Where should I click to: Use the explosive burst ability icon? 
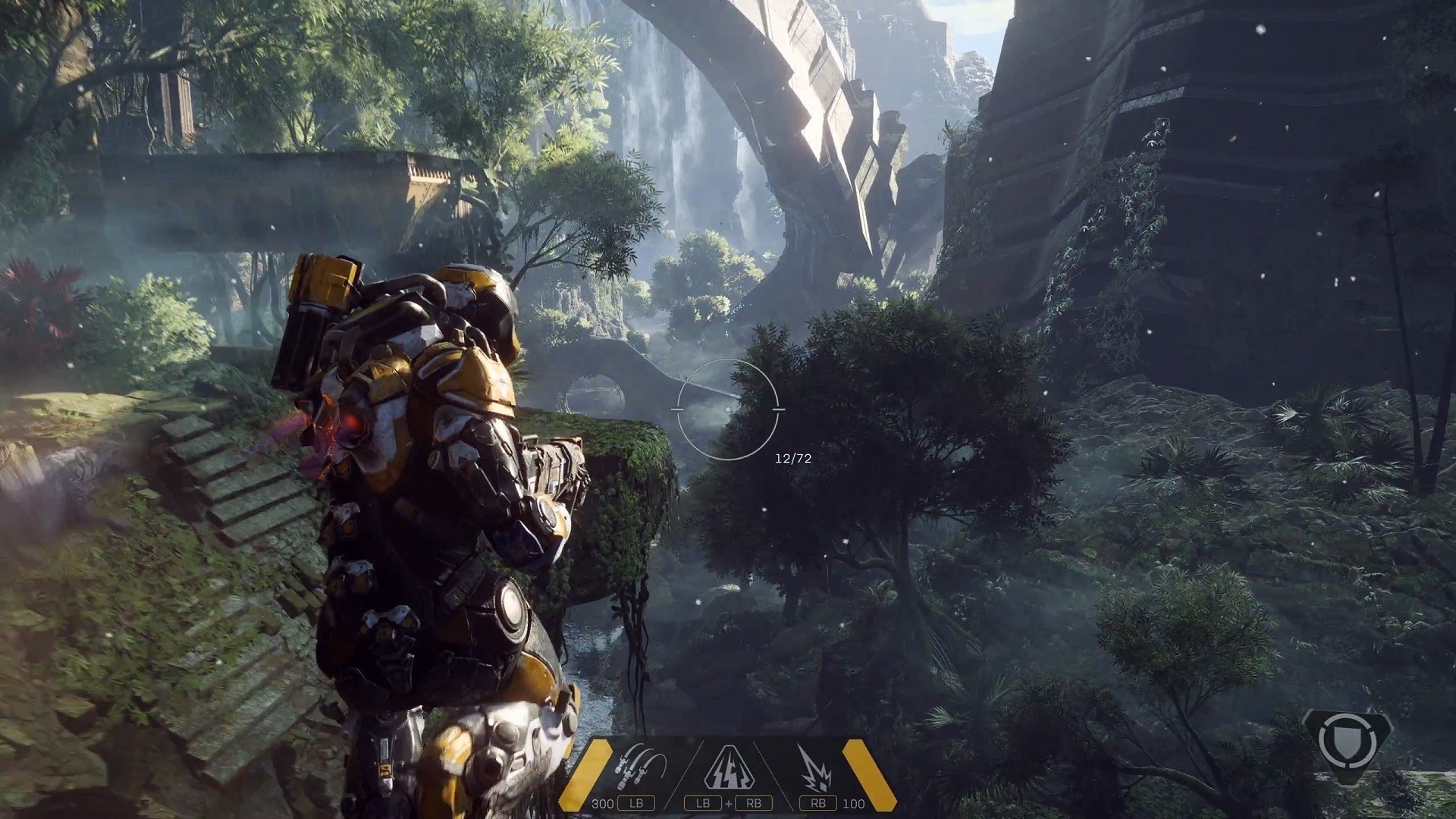pos(814,768)
